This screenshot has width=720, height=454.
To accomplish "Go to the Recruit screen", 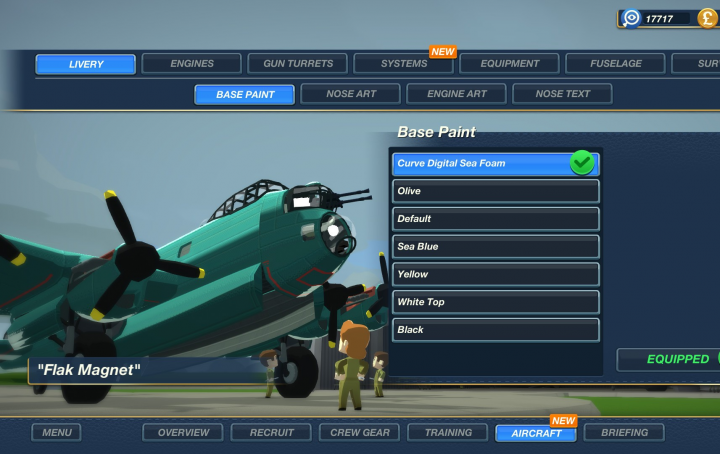I will coord(272,433).
